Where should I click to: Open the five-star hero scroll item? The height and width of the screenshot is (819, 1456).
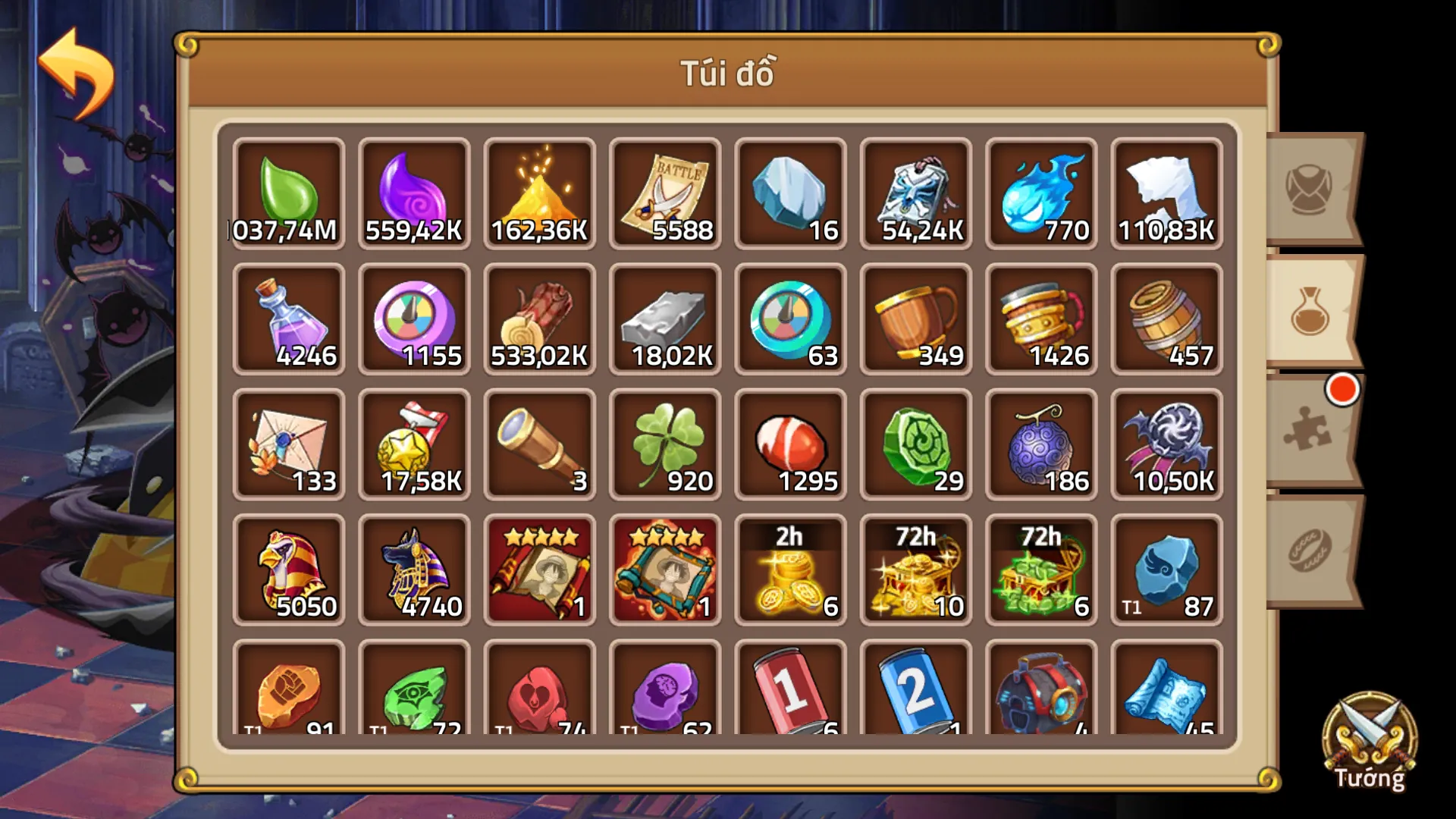click(x=540, y=569)
